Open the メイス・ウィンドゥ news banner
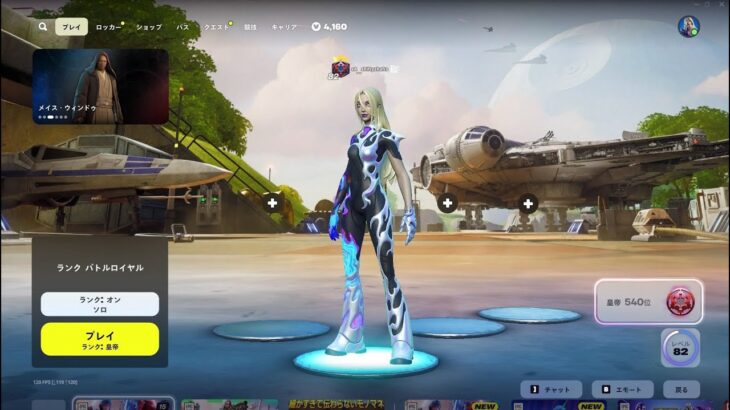 pos(100,86)
